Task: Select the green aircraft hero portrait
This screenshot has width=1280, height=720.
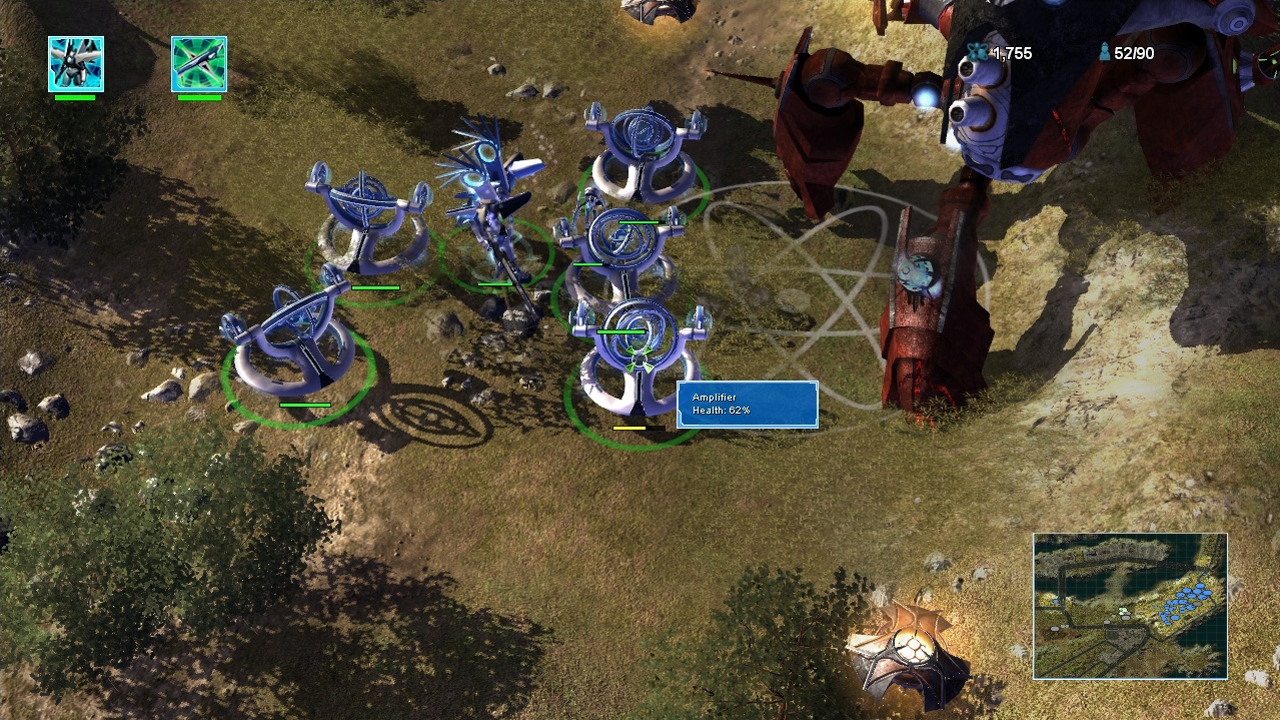Action: tap(199, 64)
